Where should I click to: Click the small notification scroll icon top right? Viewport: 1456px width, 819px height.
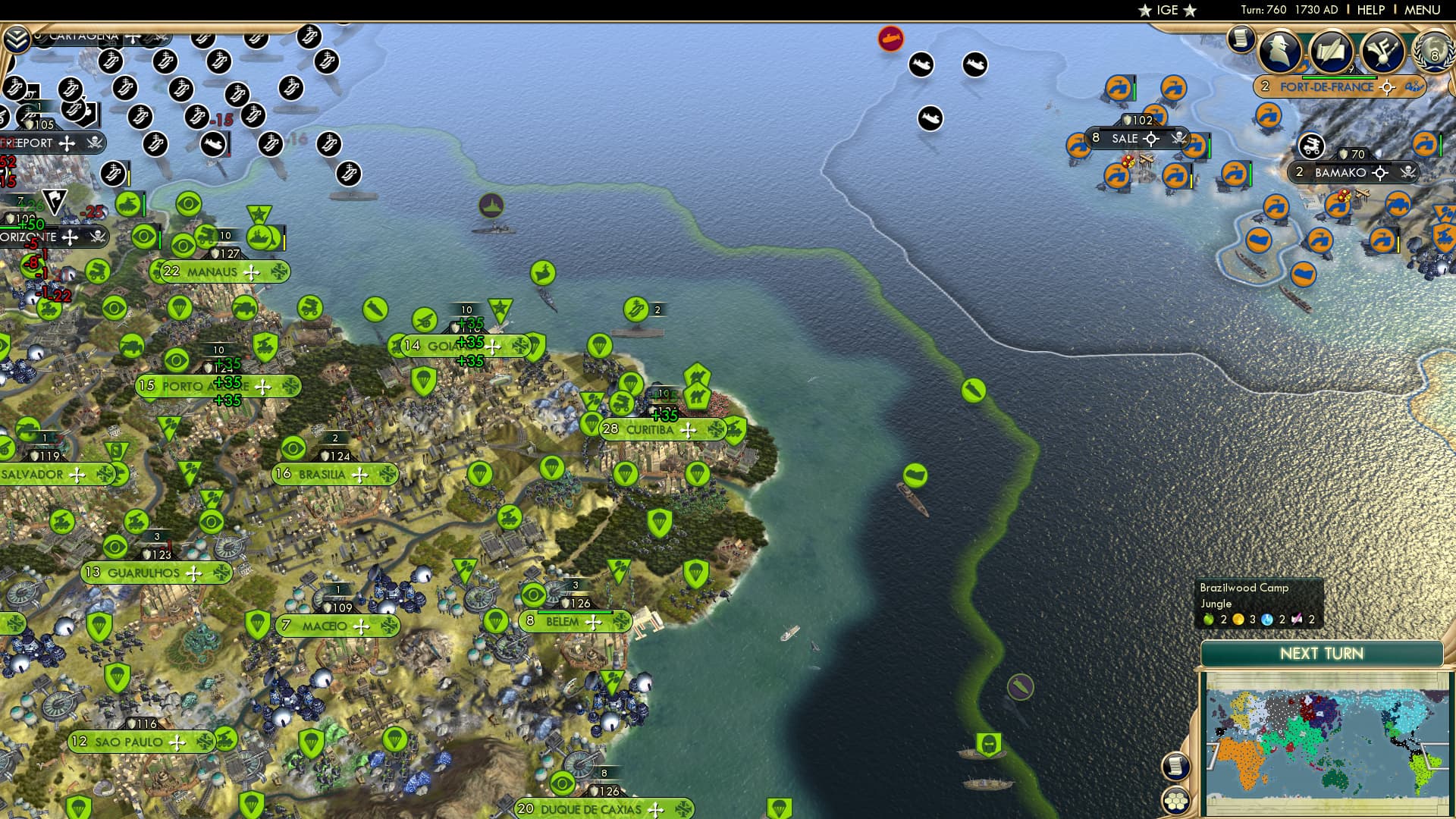coord(1241,38)
